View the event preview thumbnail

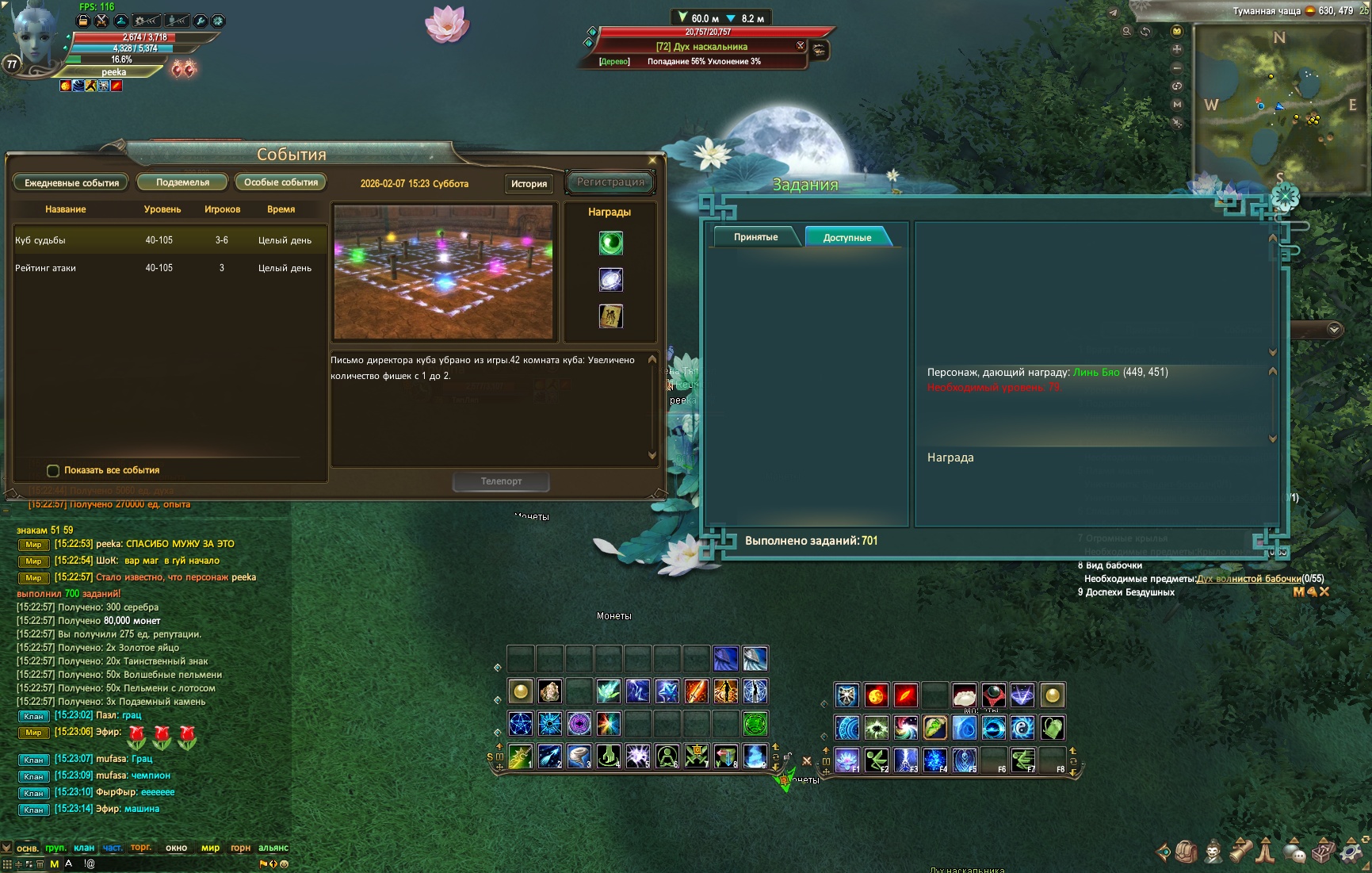pyautogui.click(x=443, y=272)
